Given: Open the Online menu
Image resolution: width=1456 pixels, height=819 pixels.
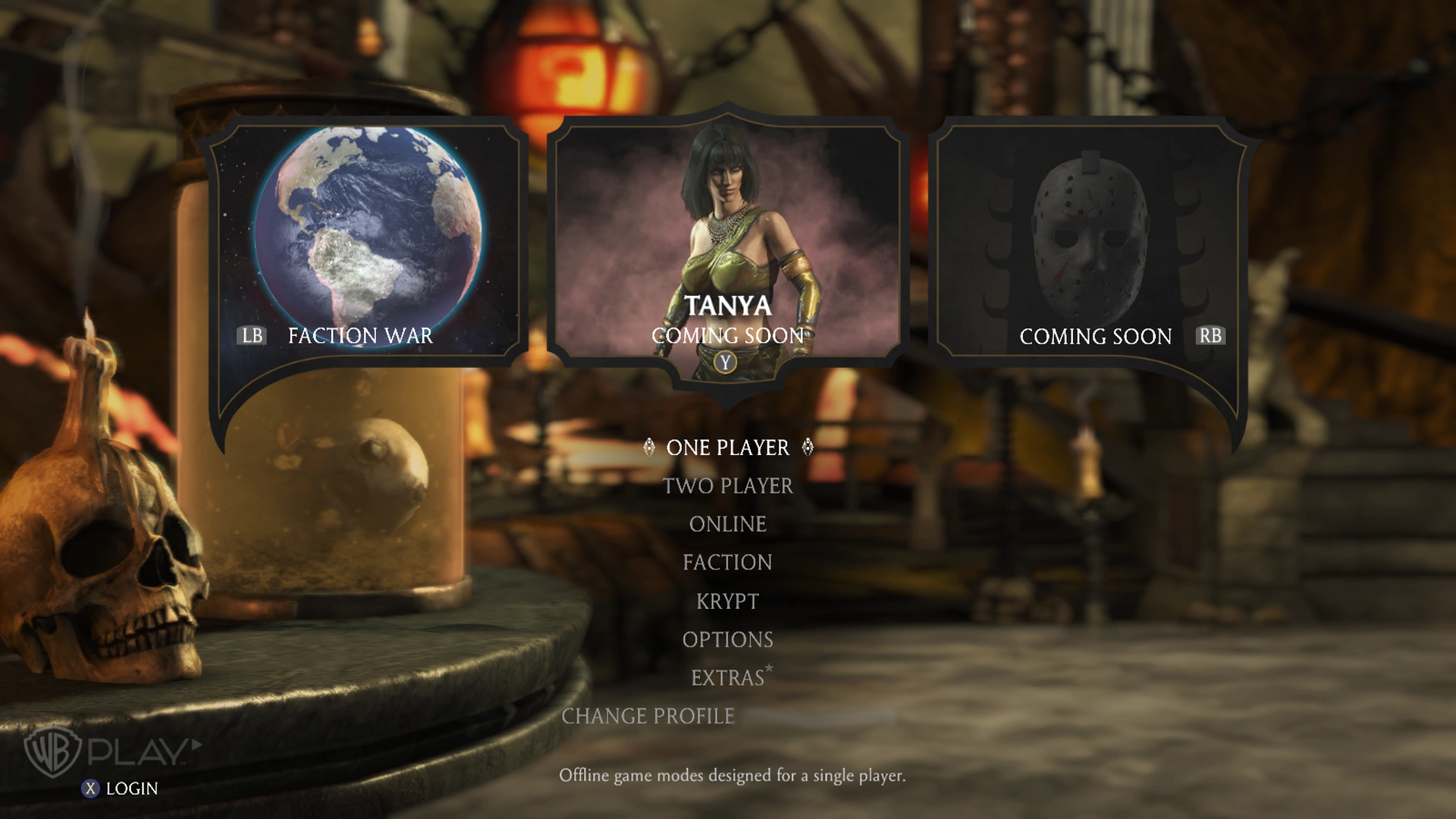Looking at the screenshot, I should pyautogui.click(x=727, y=524).
